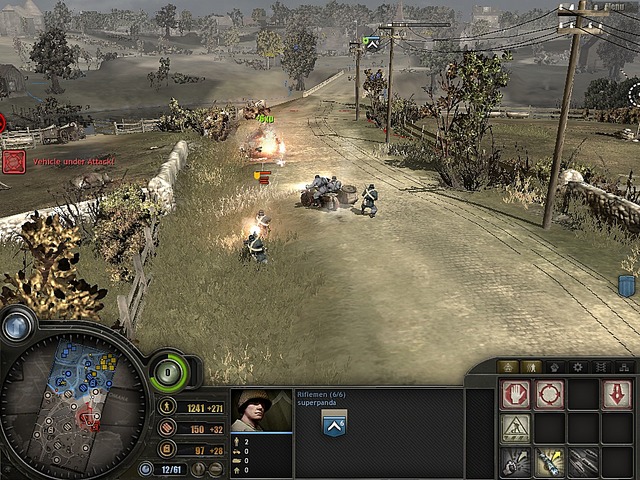
Task: Activate the Attack Move crosshair command
Action: tap(549, 395)
